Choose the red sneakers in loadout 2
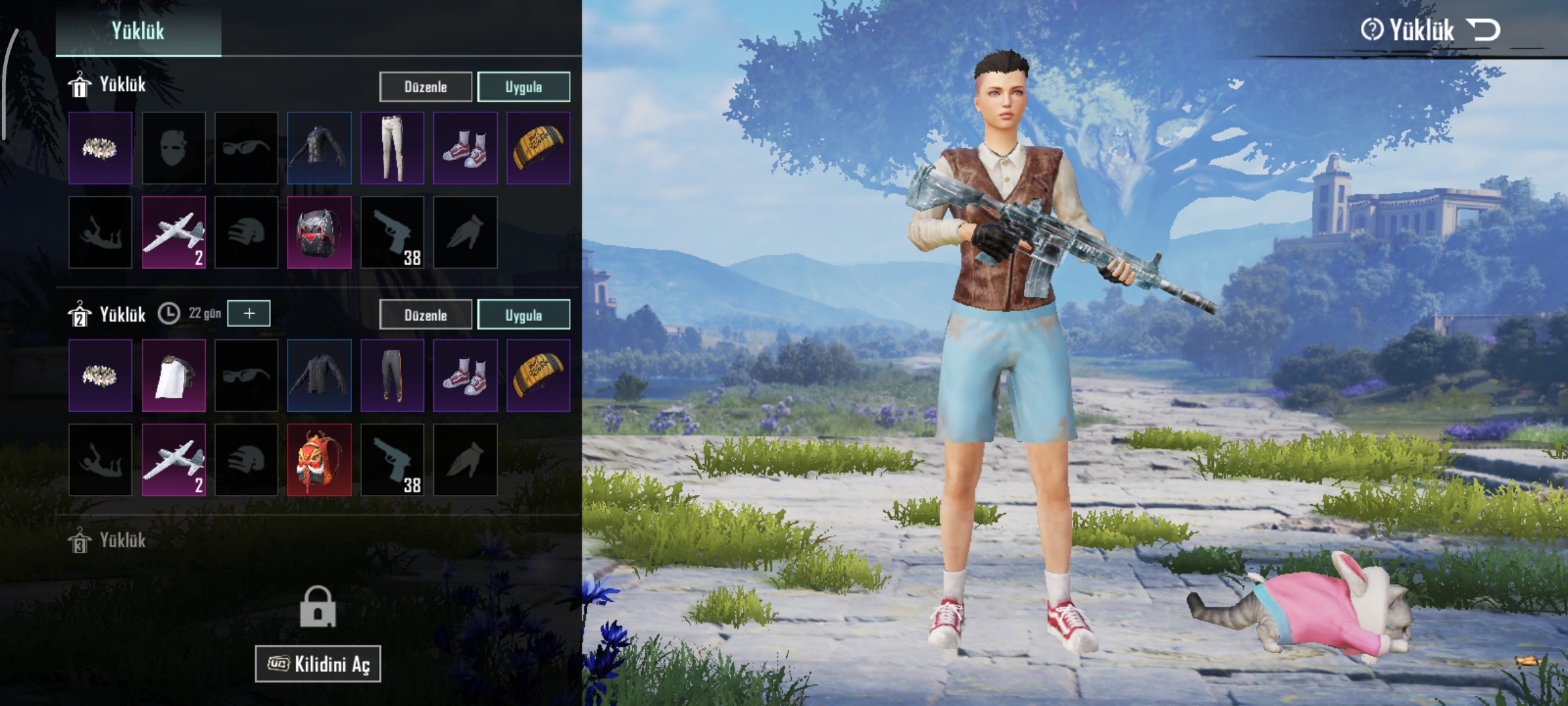This screenshot has height=706, width=1568. click(465, 375)
